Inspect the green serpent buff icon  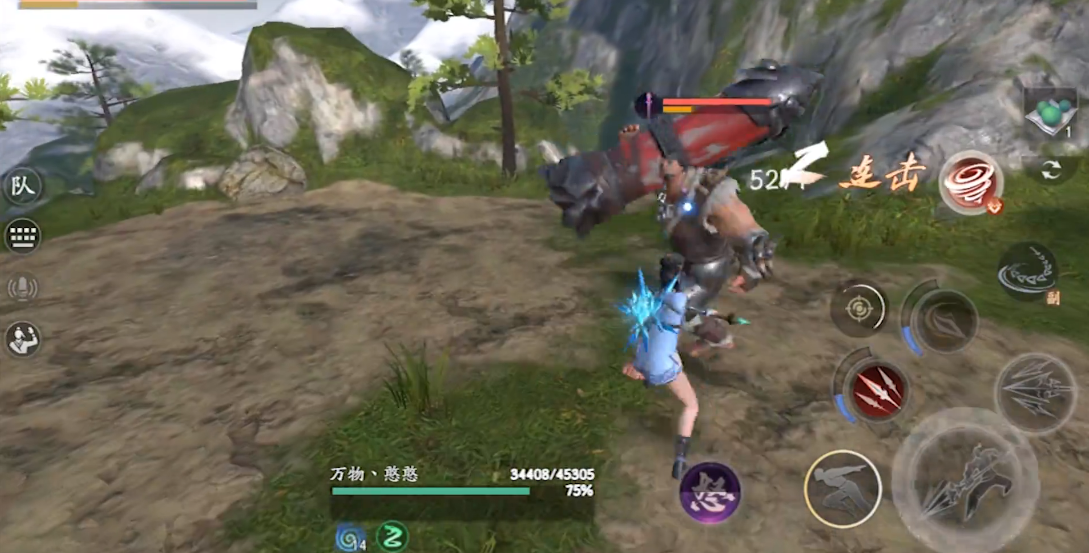(392, 537)
